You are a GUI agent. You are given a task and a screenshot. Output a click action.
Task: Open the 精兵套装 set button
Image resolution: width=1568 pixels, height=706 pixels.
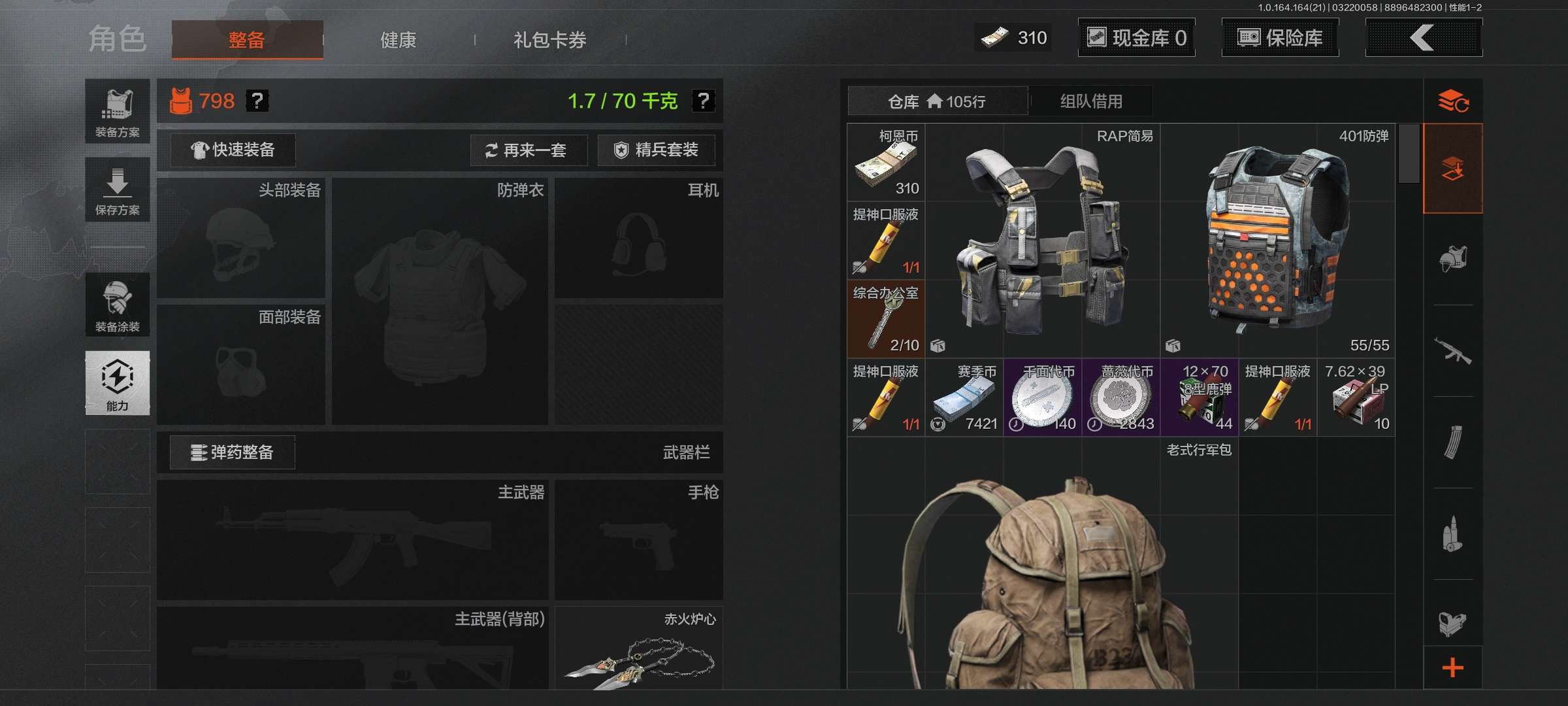point(656,150)
